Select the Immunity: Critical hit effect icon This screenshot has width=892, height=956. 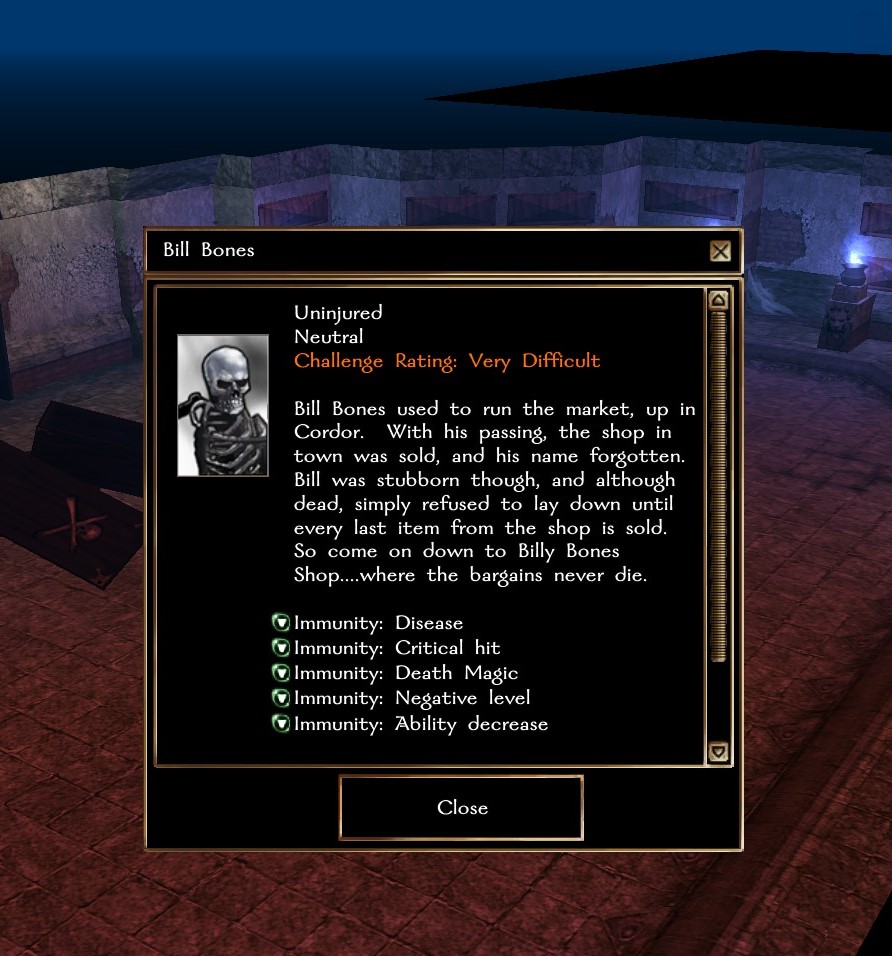(281, 648)
